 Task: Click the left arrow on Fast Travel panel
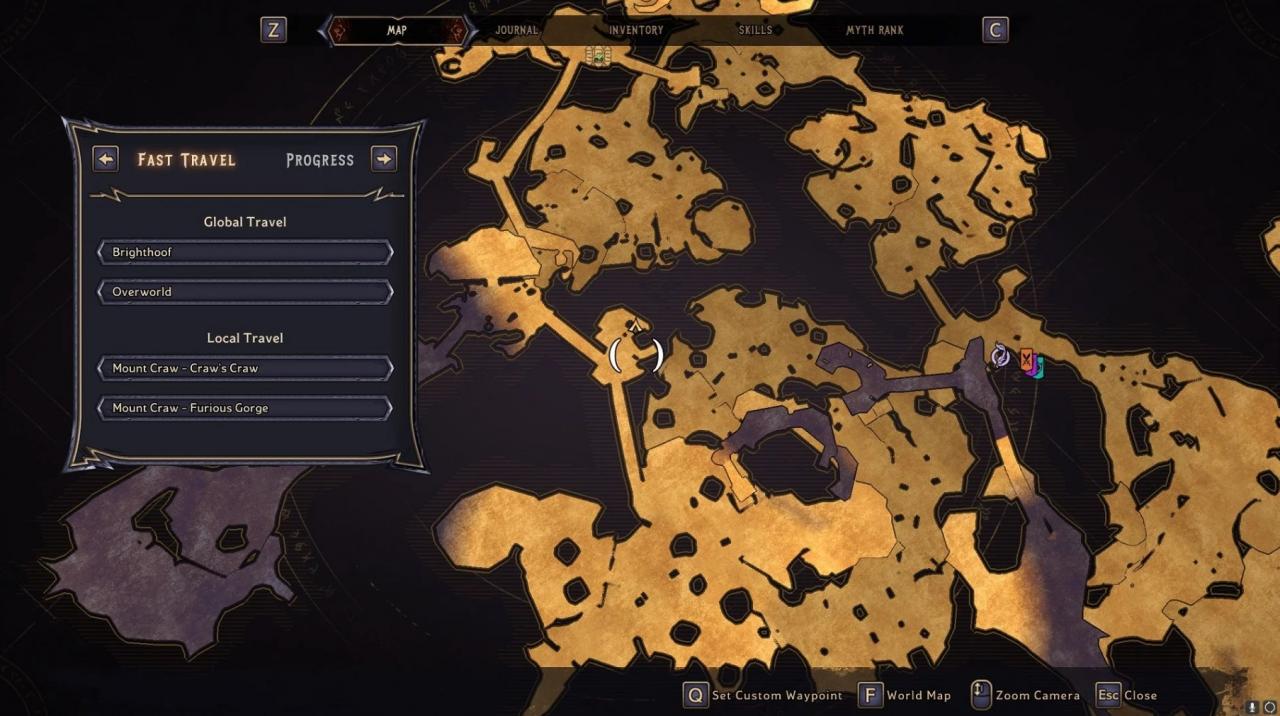pos(105,159)
